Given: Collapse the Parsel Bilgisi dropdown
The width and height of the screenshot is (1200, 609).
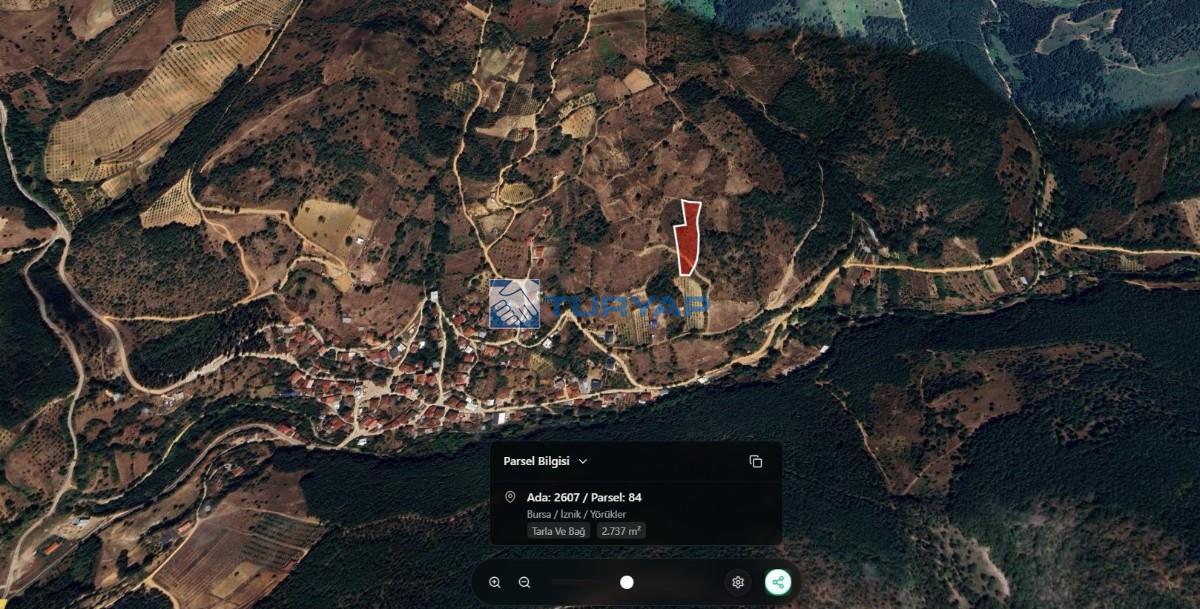Looking at the screenshot, I should [583, 461].
